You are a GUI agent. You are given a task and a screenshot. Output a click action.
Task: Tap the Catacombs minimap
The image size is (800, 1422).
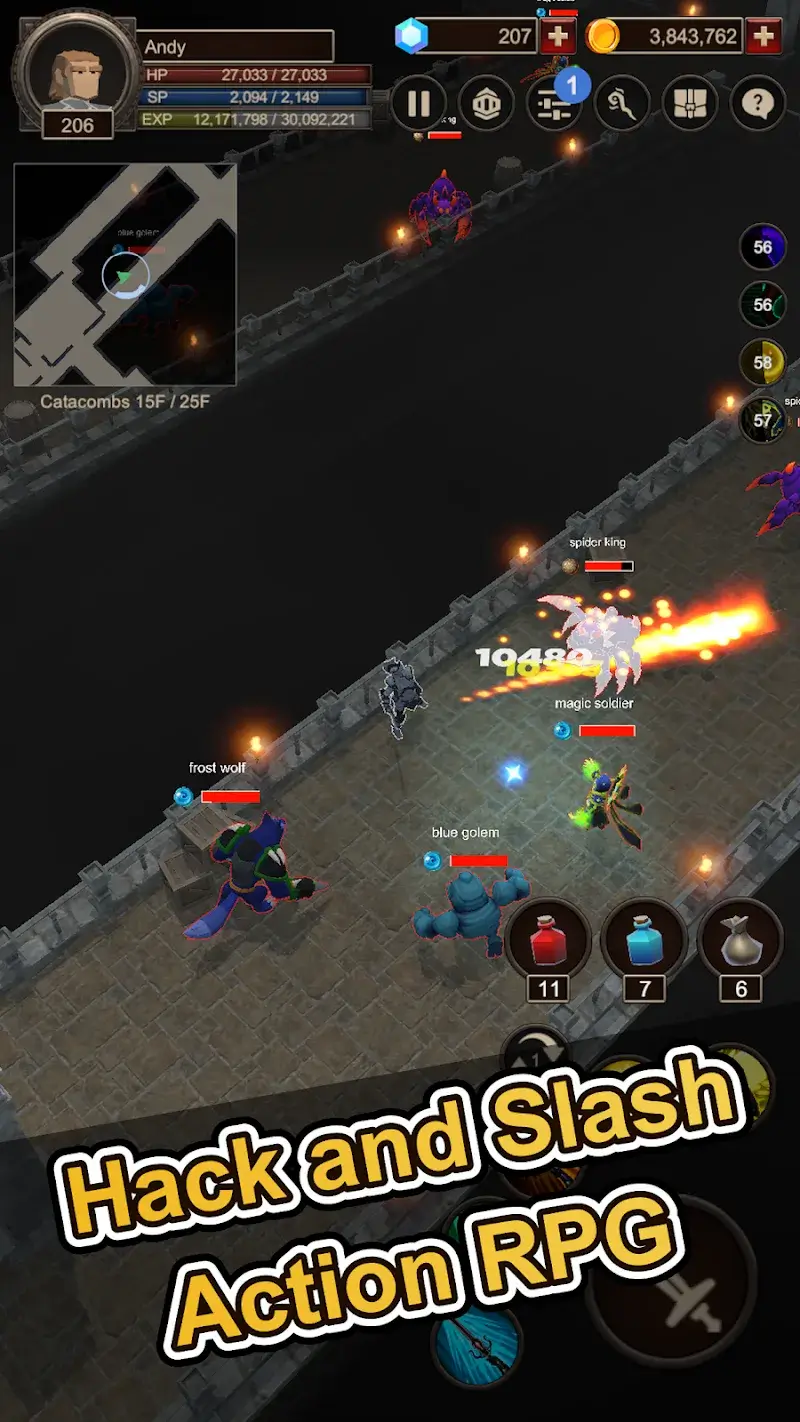point(125,275)
